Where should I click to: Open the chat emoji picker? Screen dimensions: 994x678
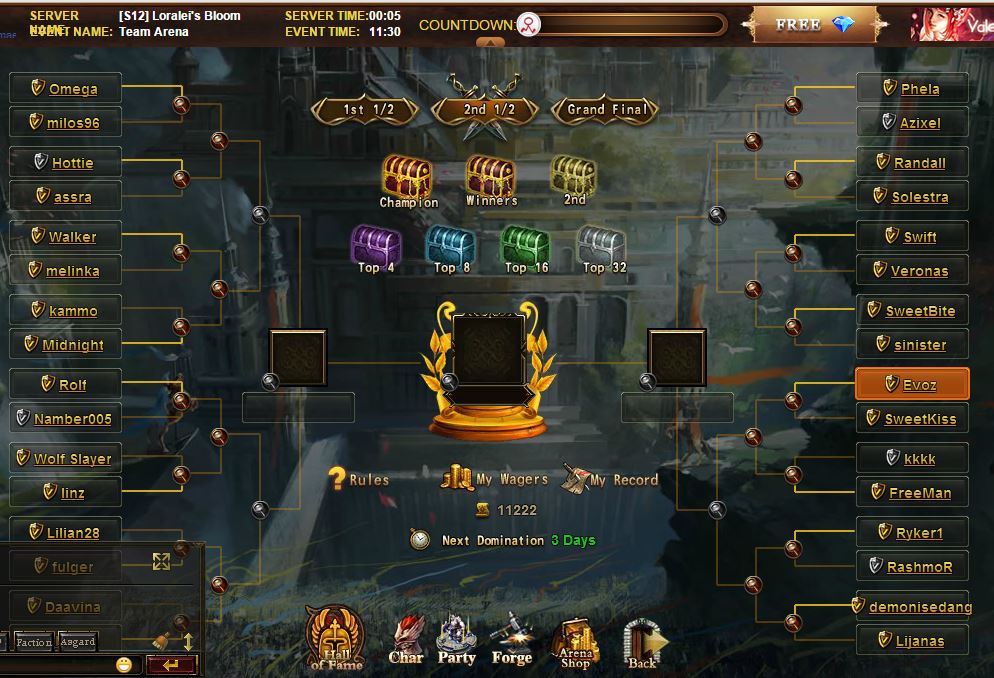pyautogui.click(x=124, y=664)
